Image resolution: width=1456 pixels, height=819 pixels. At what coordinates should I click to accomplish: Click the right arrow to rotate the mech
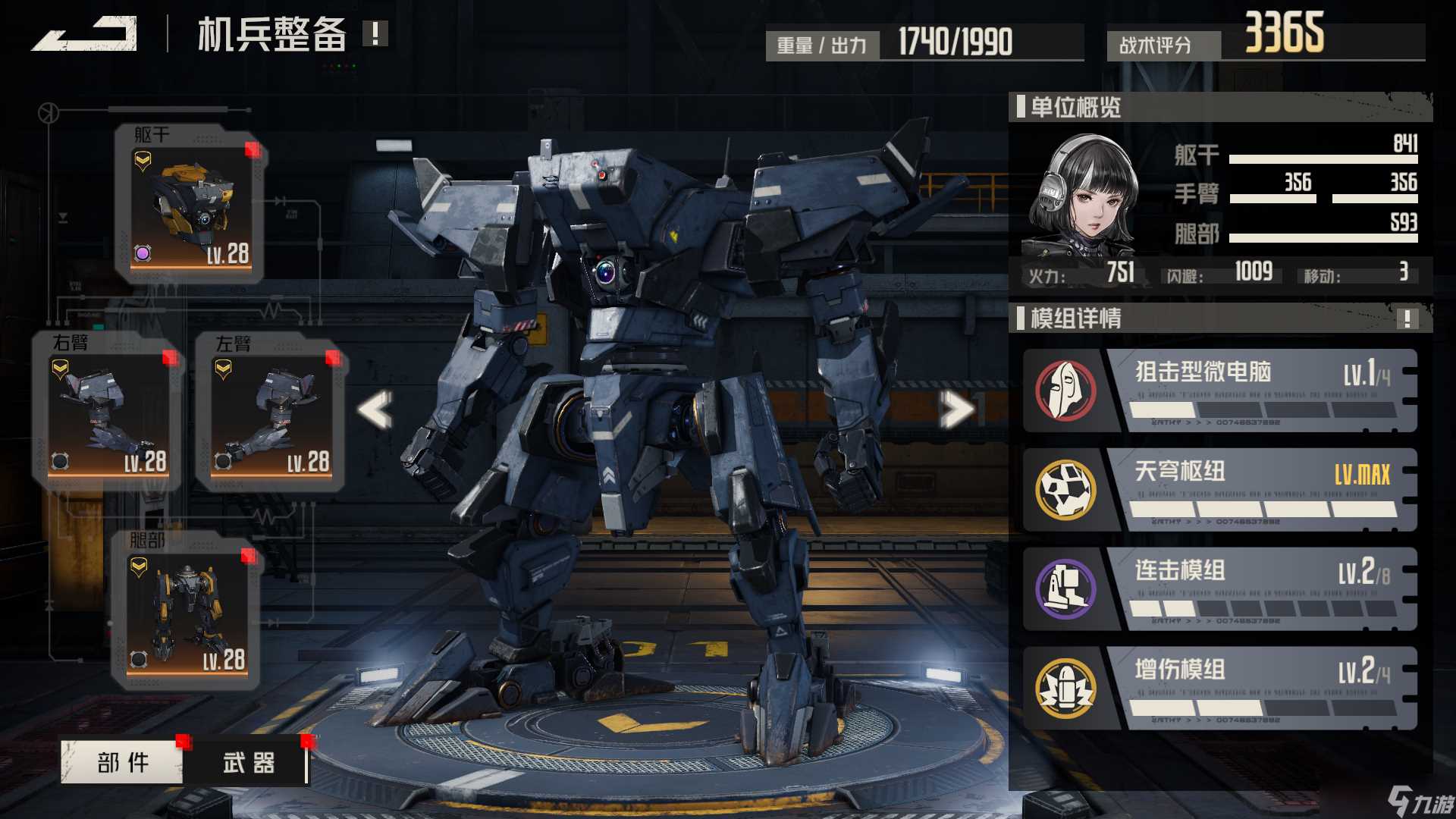click(x=957, y=407)
